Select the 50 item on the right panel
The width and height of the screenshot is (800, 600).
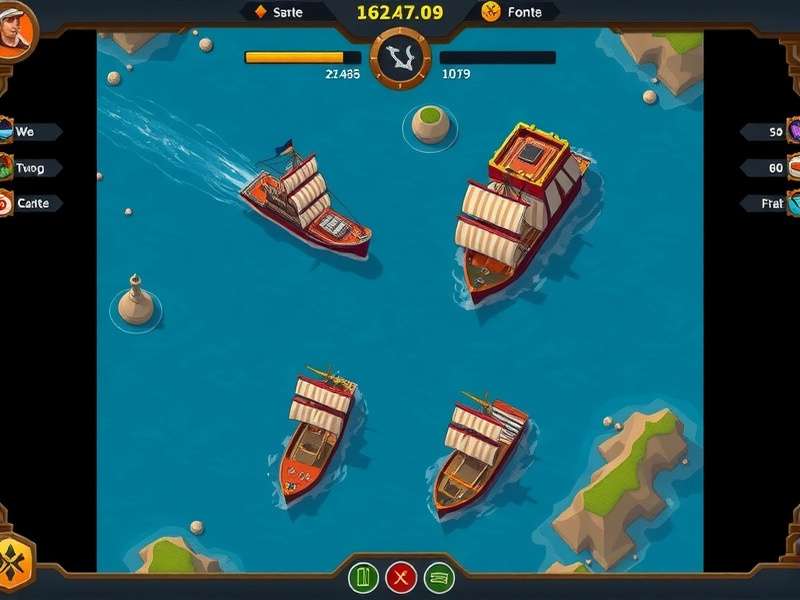pos(772,132)
